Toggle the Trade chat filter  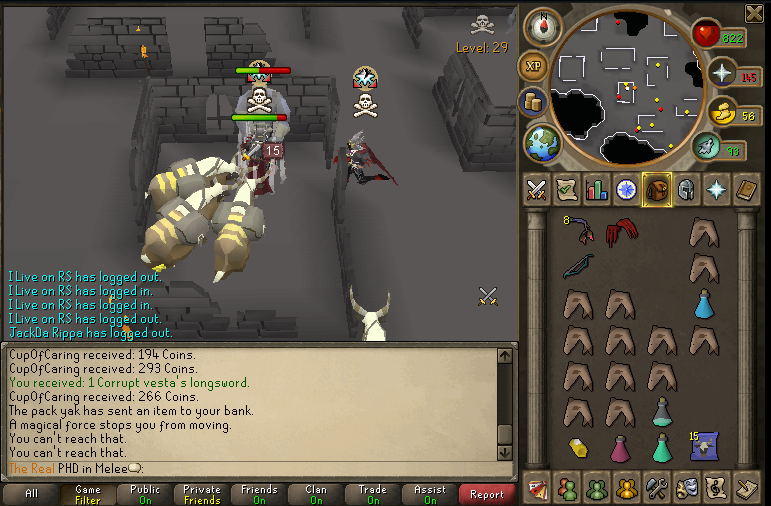point(373,494)
